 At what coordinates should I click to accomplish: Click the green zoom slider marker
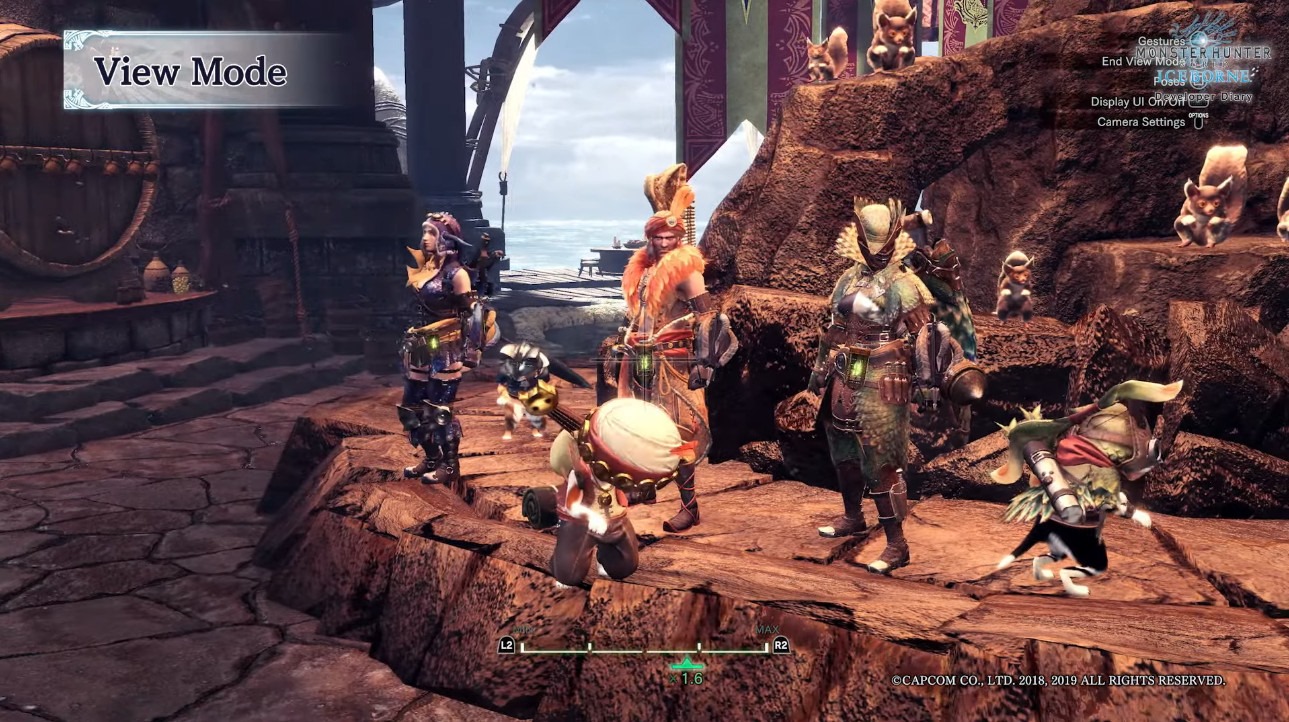[x=686, y=663]
